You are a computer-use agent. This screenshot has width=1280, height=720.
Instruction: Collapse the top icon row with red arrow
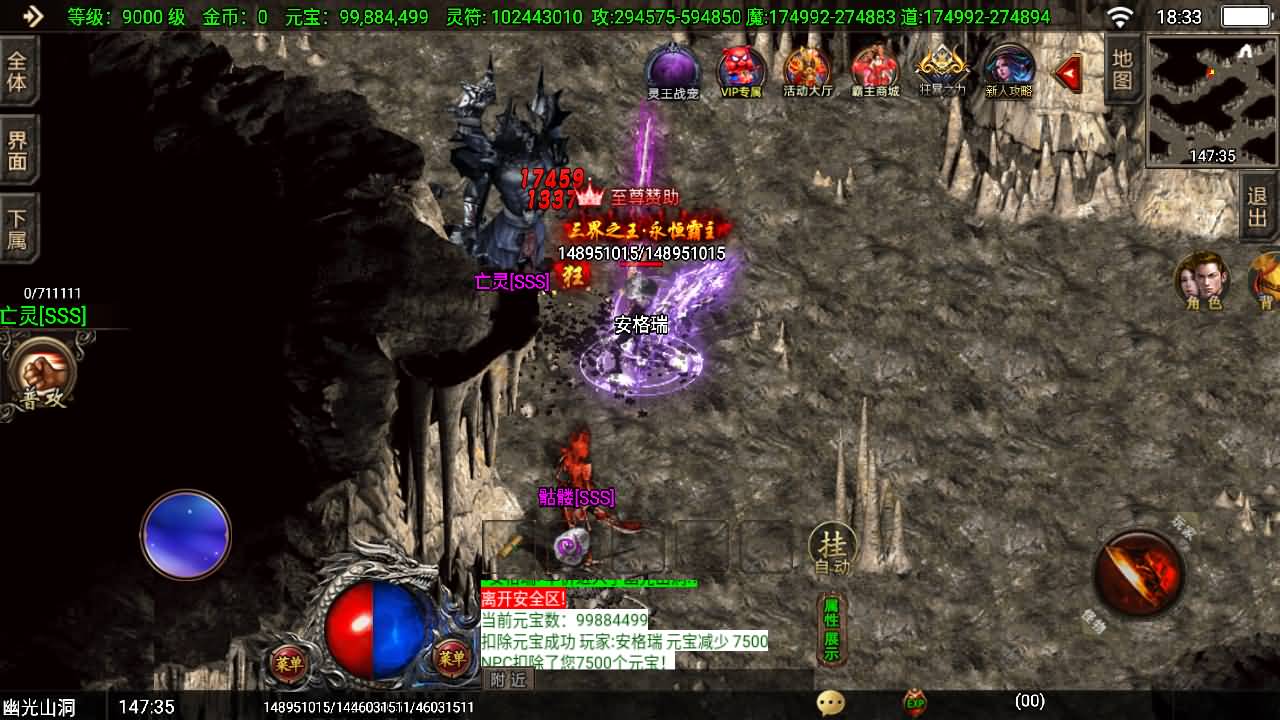[x=1069, y=73]
